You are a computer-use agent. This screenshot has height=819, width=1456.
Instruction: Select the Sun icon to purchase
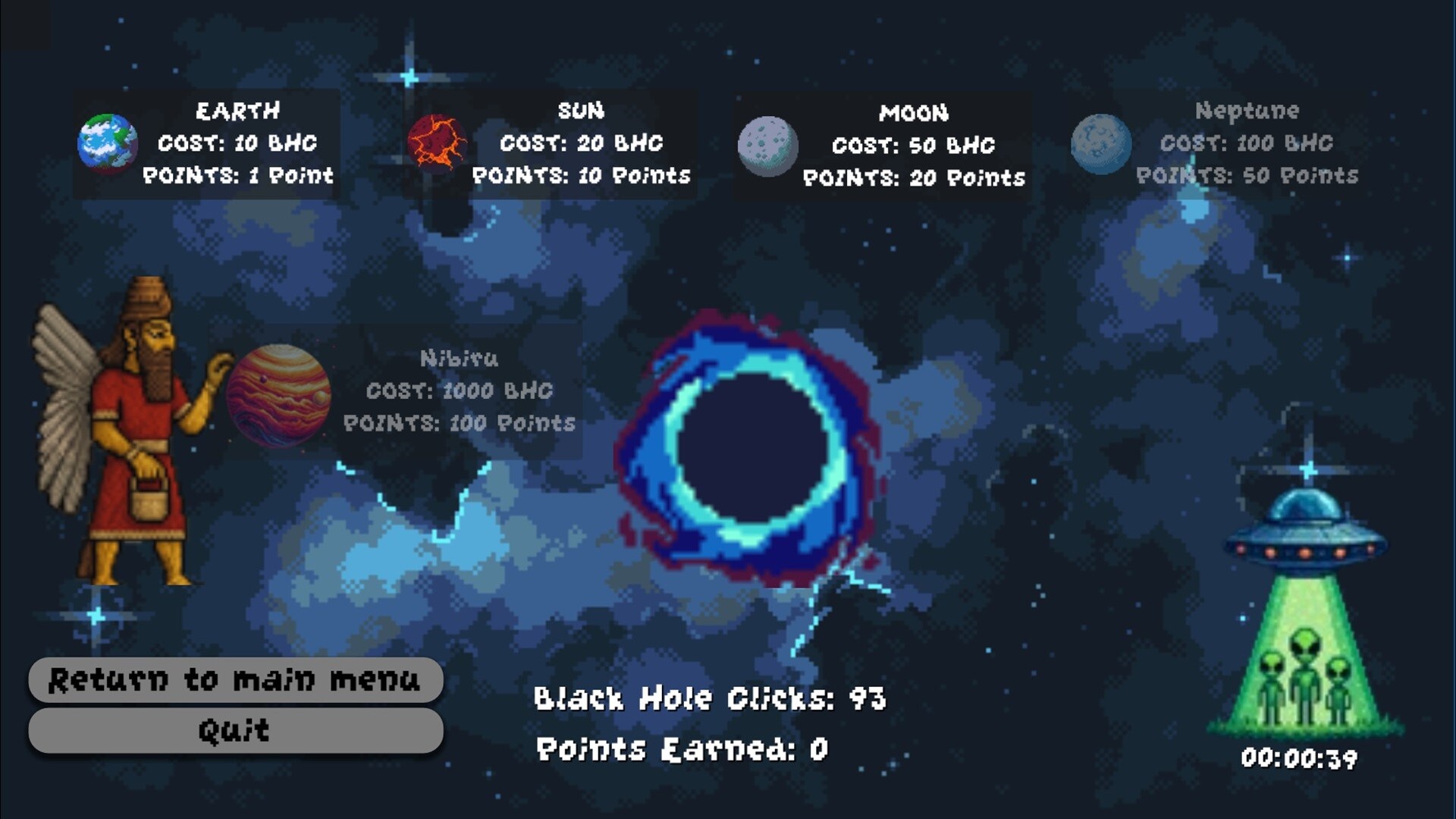coord(438,144)
